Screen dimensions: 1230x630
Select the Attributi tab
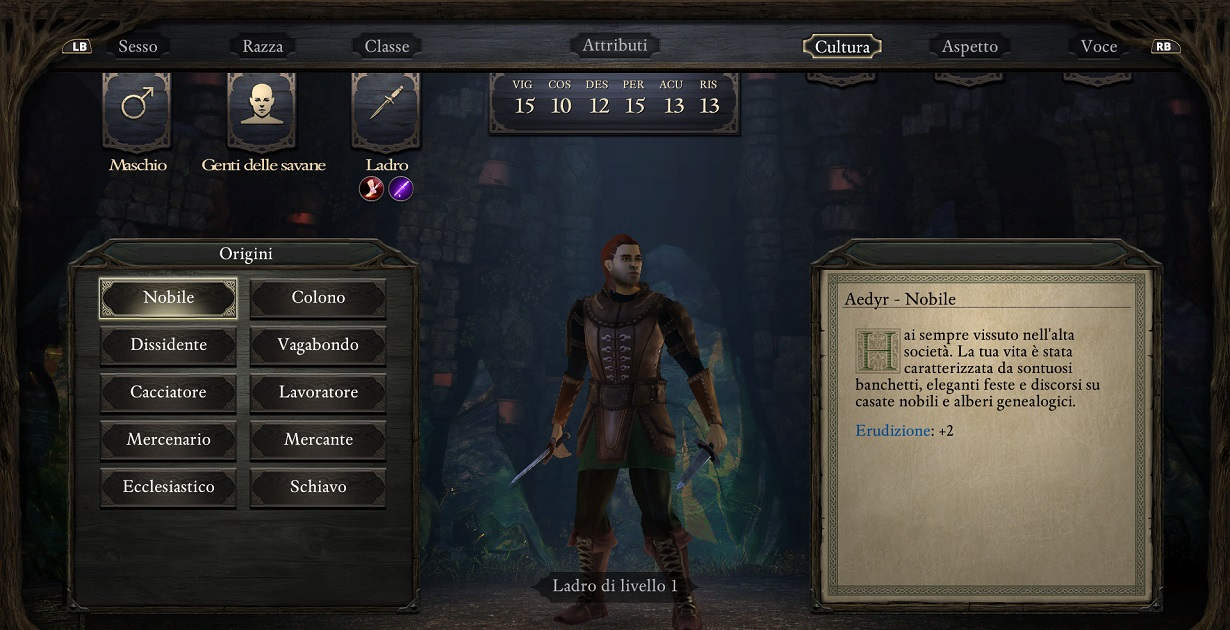(615, 45)
